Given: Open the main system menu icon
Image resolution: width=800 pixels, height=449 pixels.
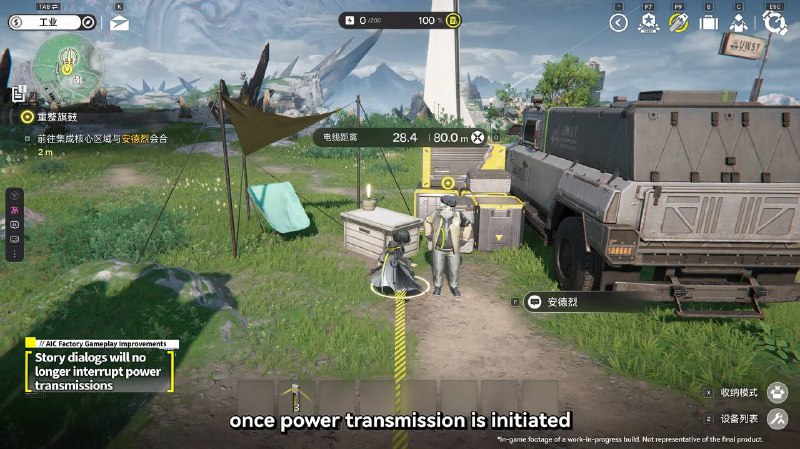Looking at the screenshot, I should coord(773,22).
